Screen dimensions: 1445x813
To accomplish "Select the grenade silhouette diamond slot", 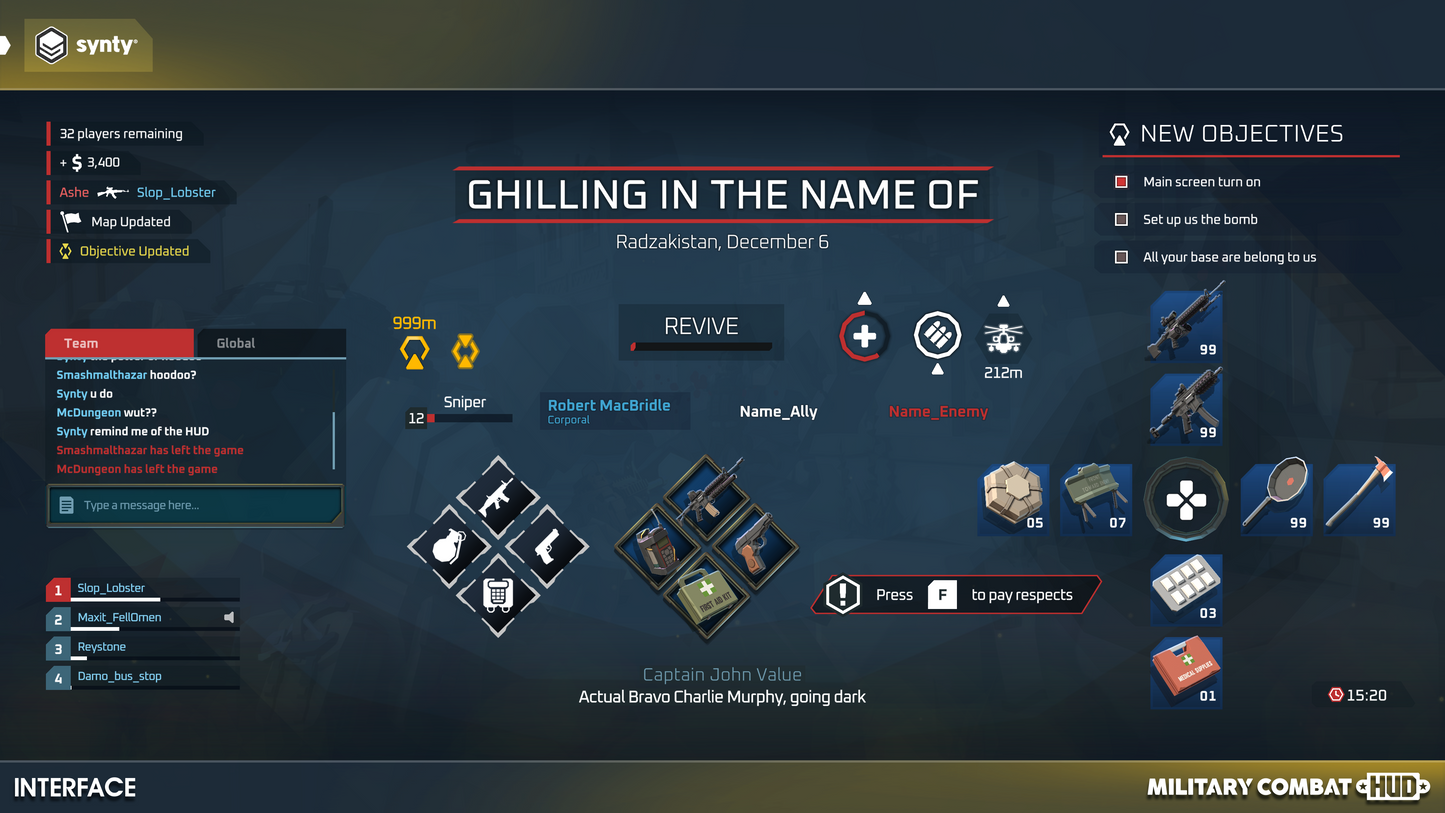I will point(448,546).
